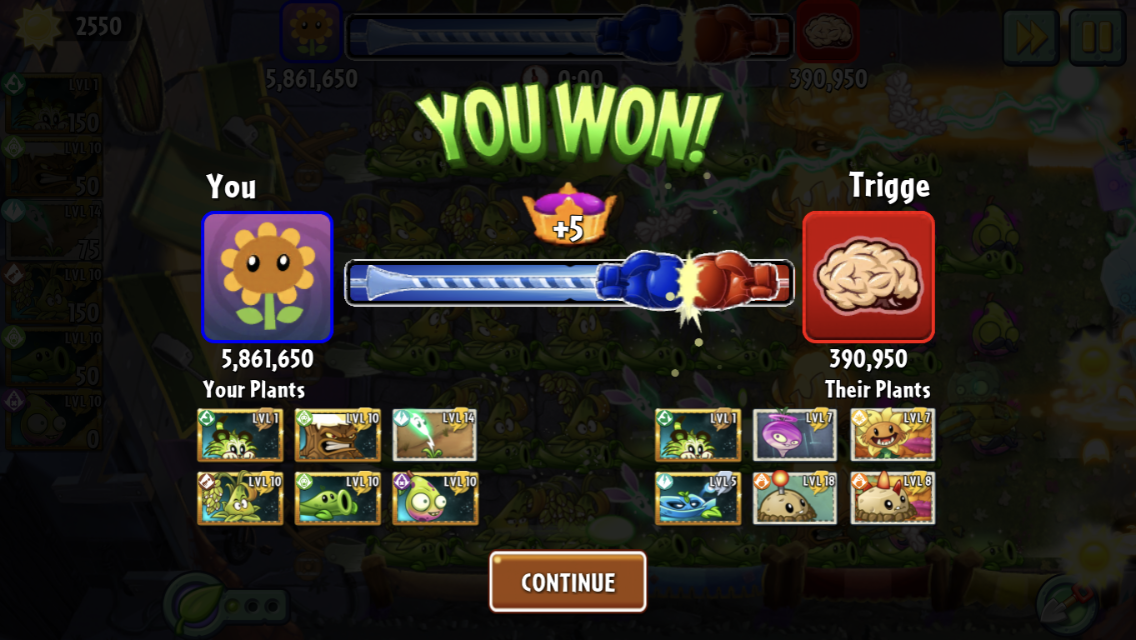The width and height of the screenshot is (1136, 640).
Task: Inspect the opponent's level 18 Potato Mine
Action: coord(795,498)
